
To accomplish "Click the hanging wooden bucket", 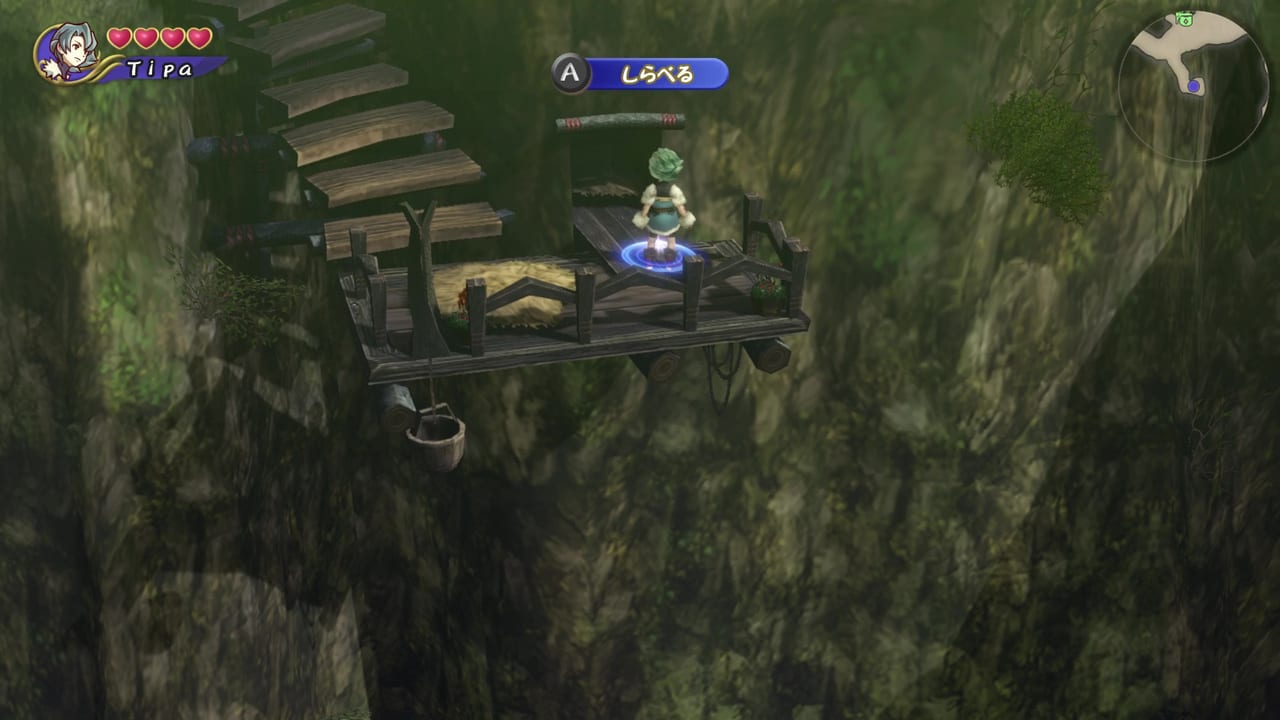I will (438, 443).
